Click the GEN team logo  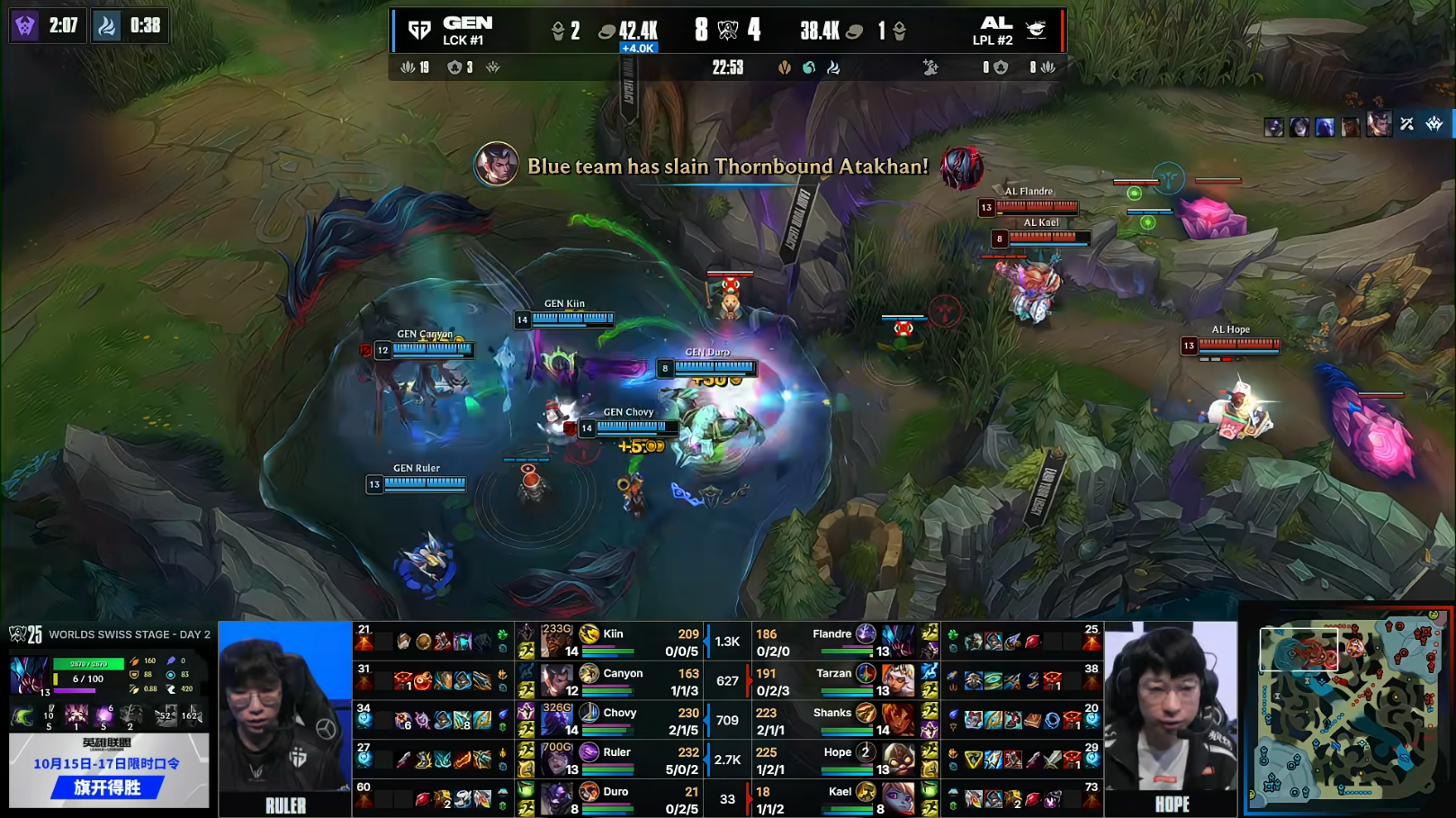tap(419, 31)
